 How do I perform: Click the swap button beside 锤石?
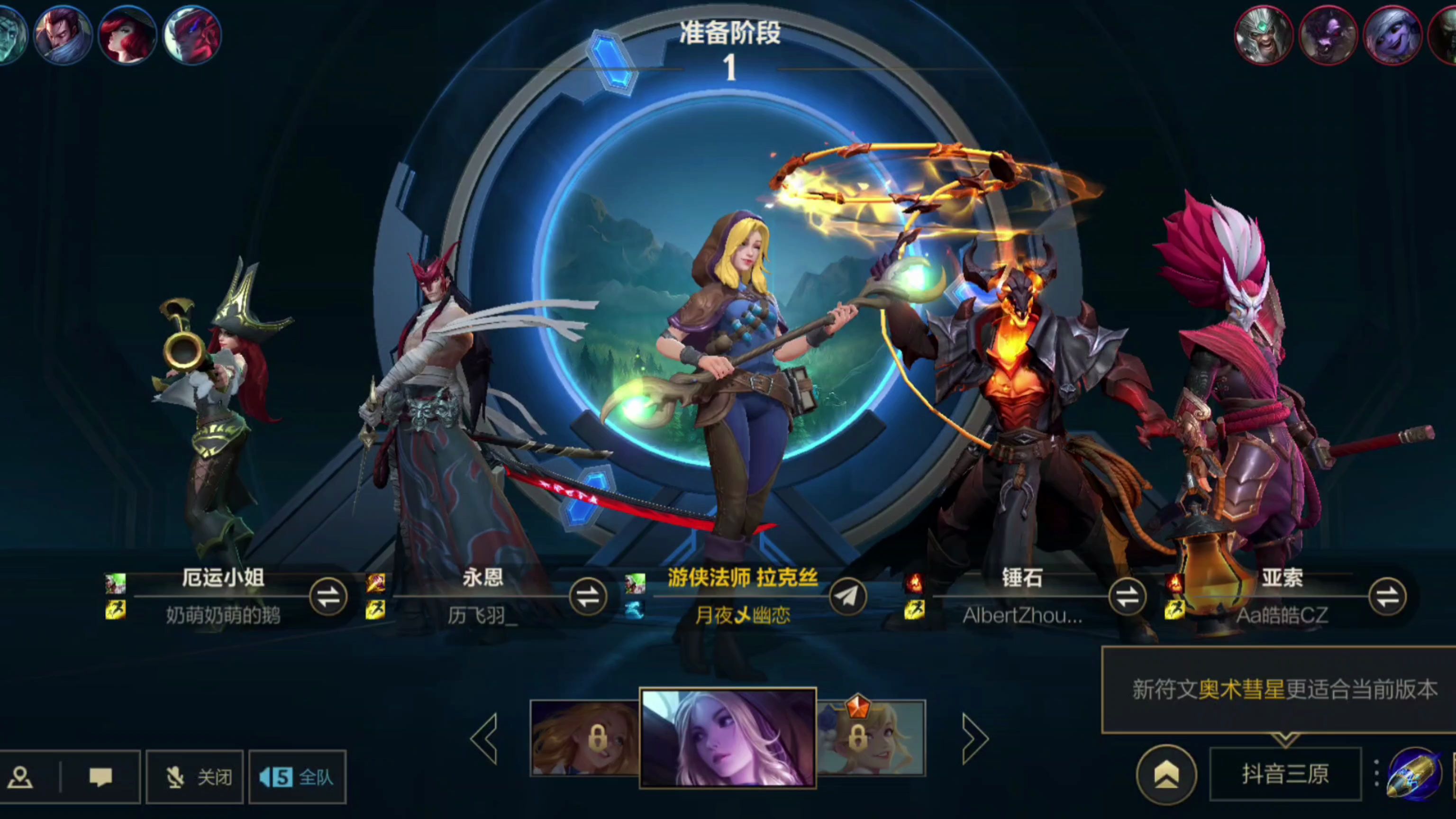1127,597
